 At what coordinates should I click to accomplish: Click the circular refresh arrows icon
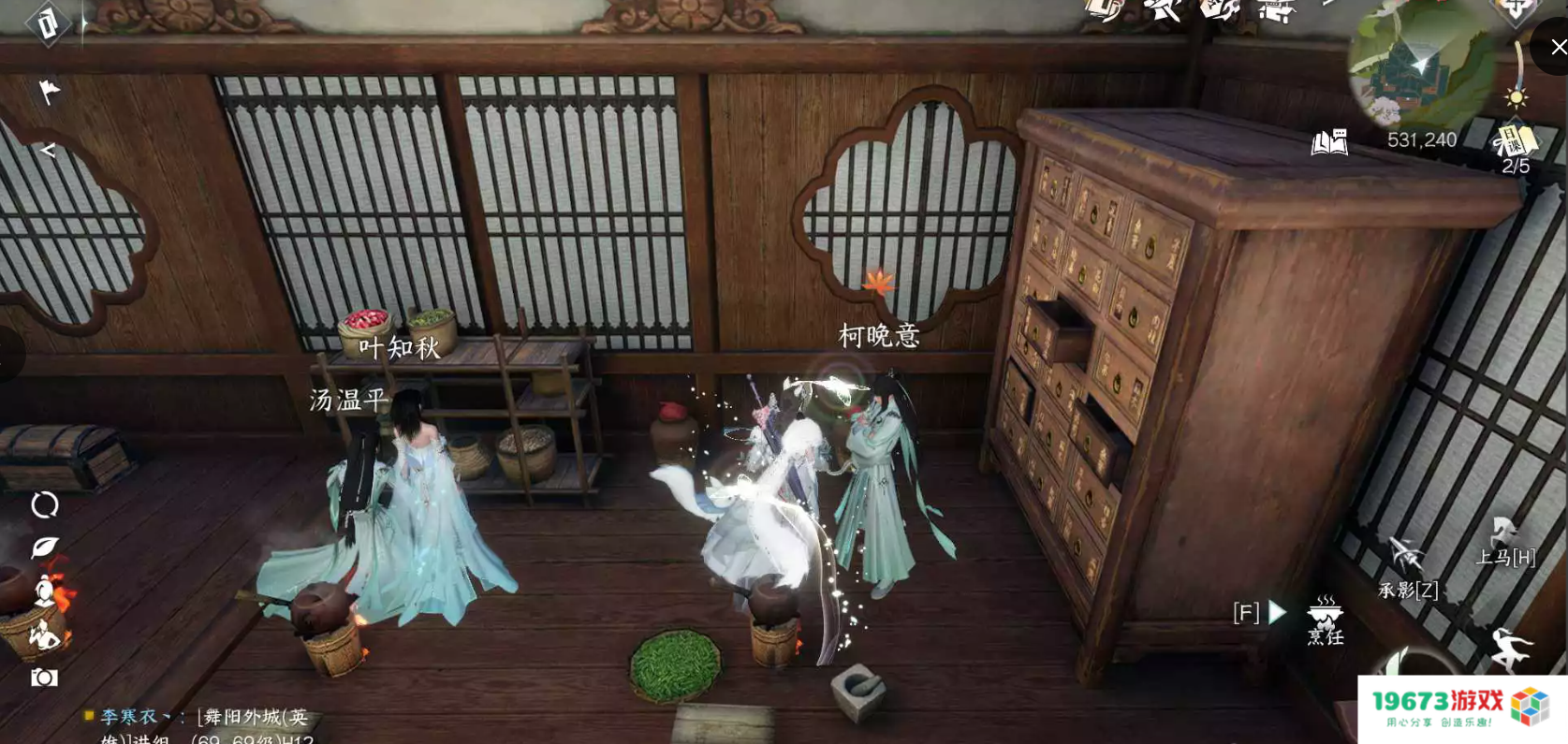(44, 505)
